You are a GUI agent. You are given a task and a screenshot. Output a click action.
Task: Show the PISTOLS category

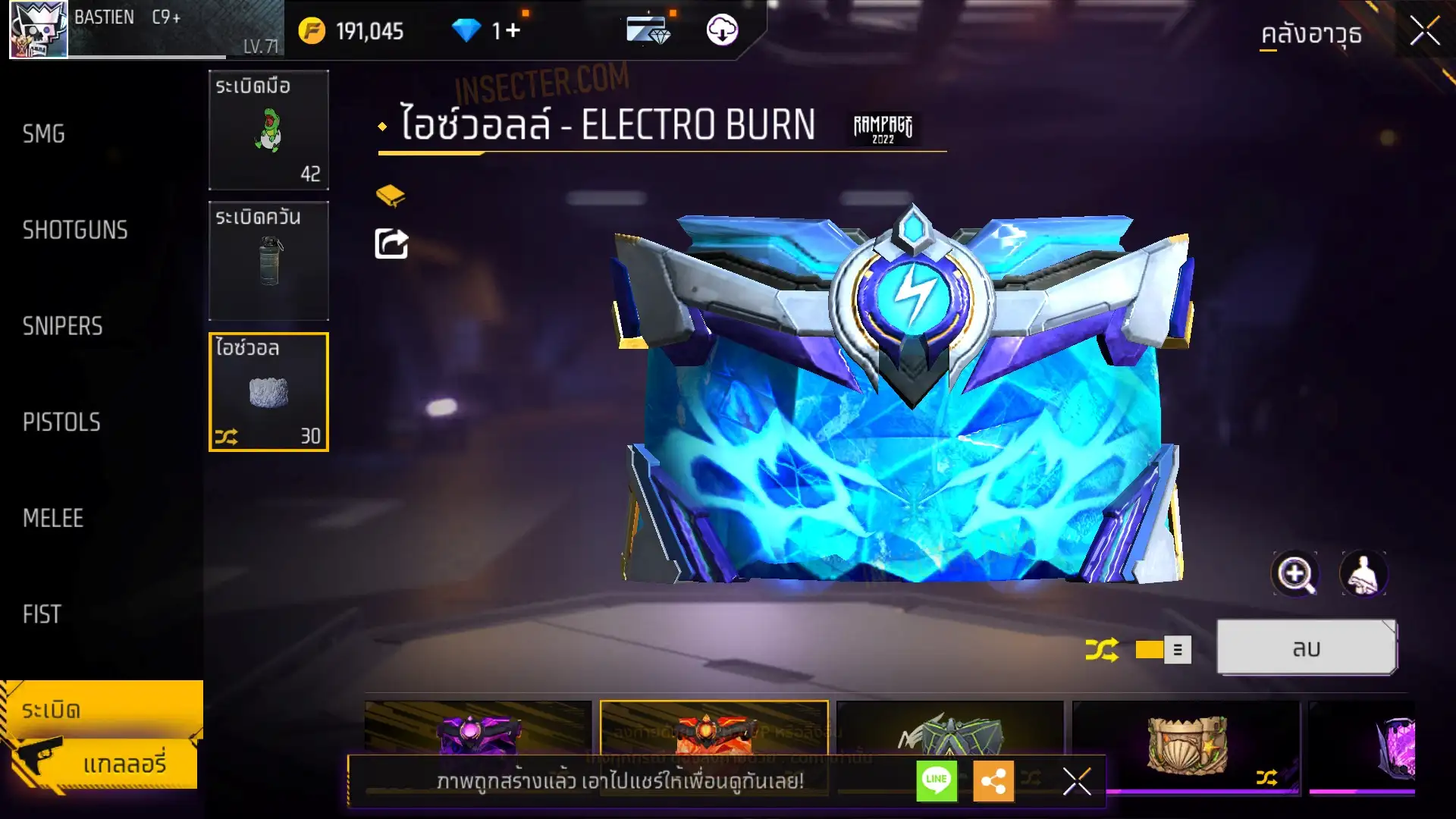pyautogui.click(x=61, y=422)
